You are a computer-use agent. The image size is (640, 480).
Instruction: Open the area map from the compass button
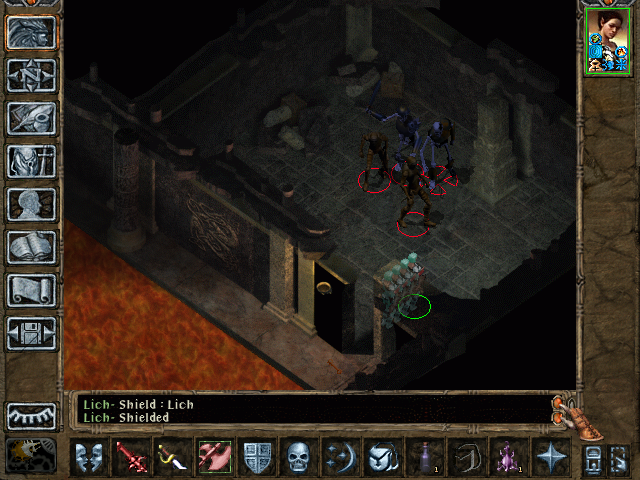32,75
